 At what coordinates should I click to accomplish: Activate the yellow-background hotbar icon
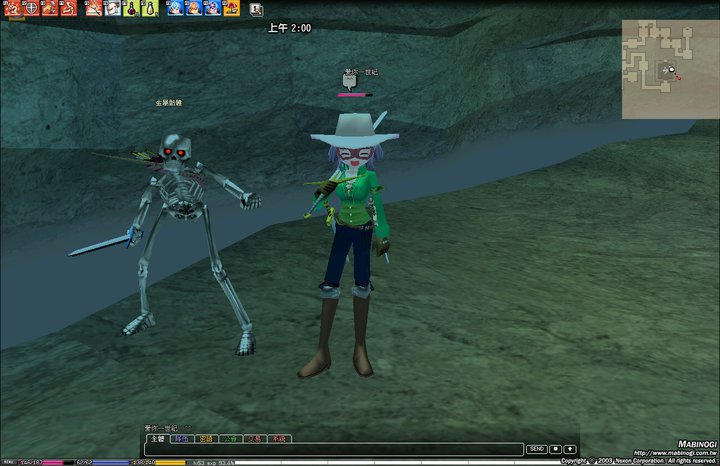(x=231, y=8)
